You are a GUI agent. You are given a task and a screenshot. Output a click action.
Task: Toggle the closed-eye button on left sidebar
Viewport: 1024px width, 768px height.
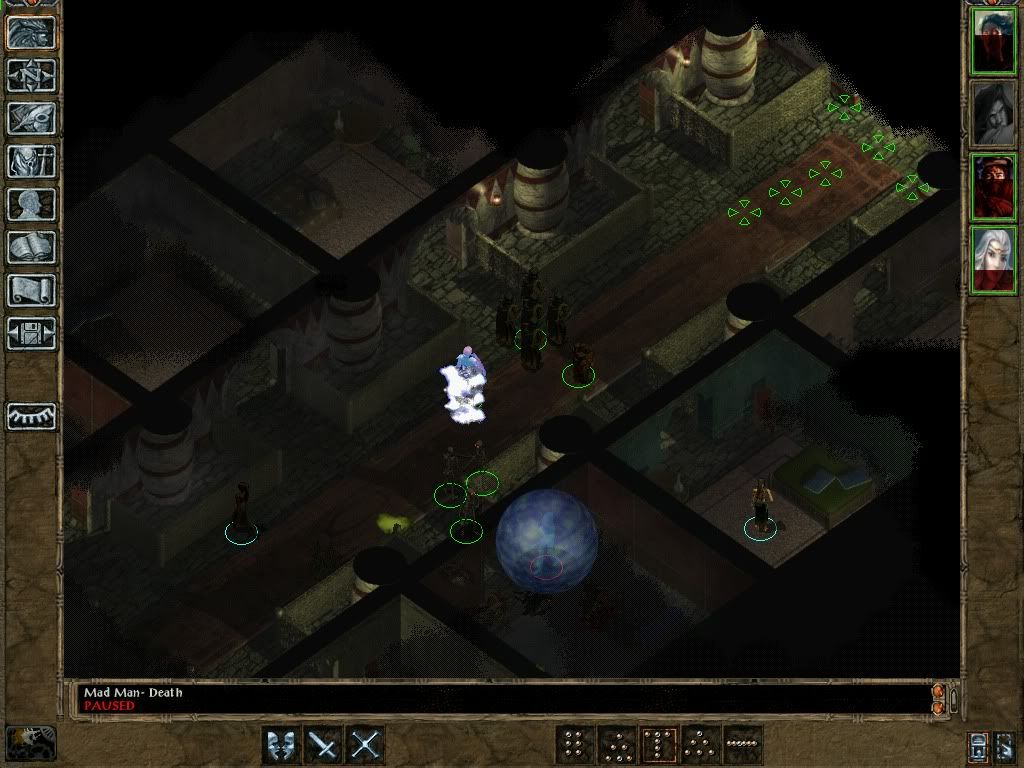point(31,416)
